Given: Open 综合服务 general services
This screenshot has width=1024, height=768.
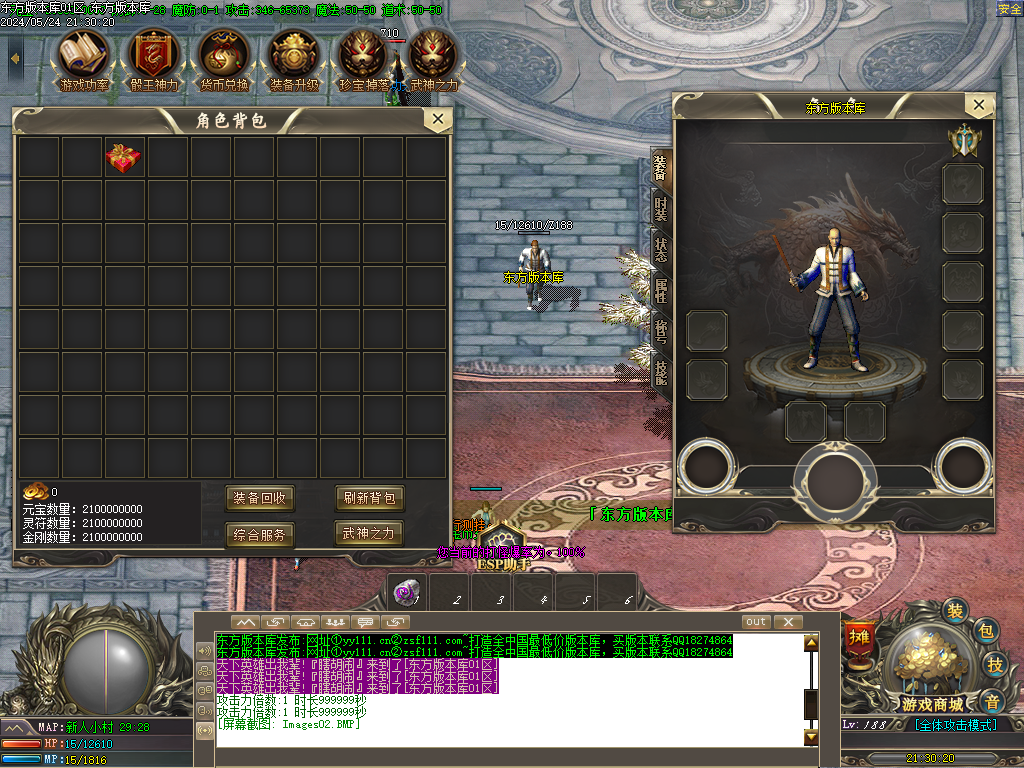Looking at the screenshot, I should 260,535.
